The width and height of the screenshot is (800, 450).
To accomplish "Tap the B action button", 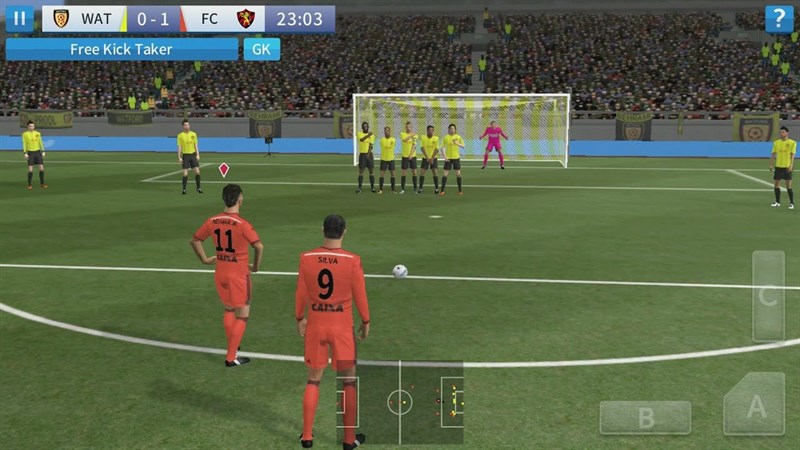I will (645, 418).
